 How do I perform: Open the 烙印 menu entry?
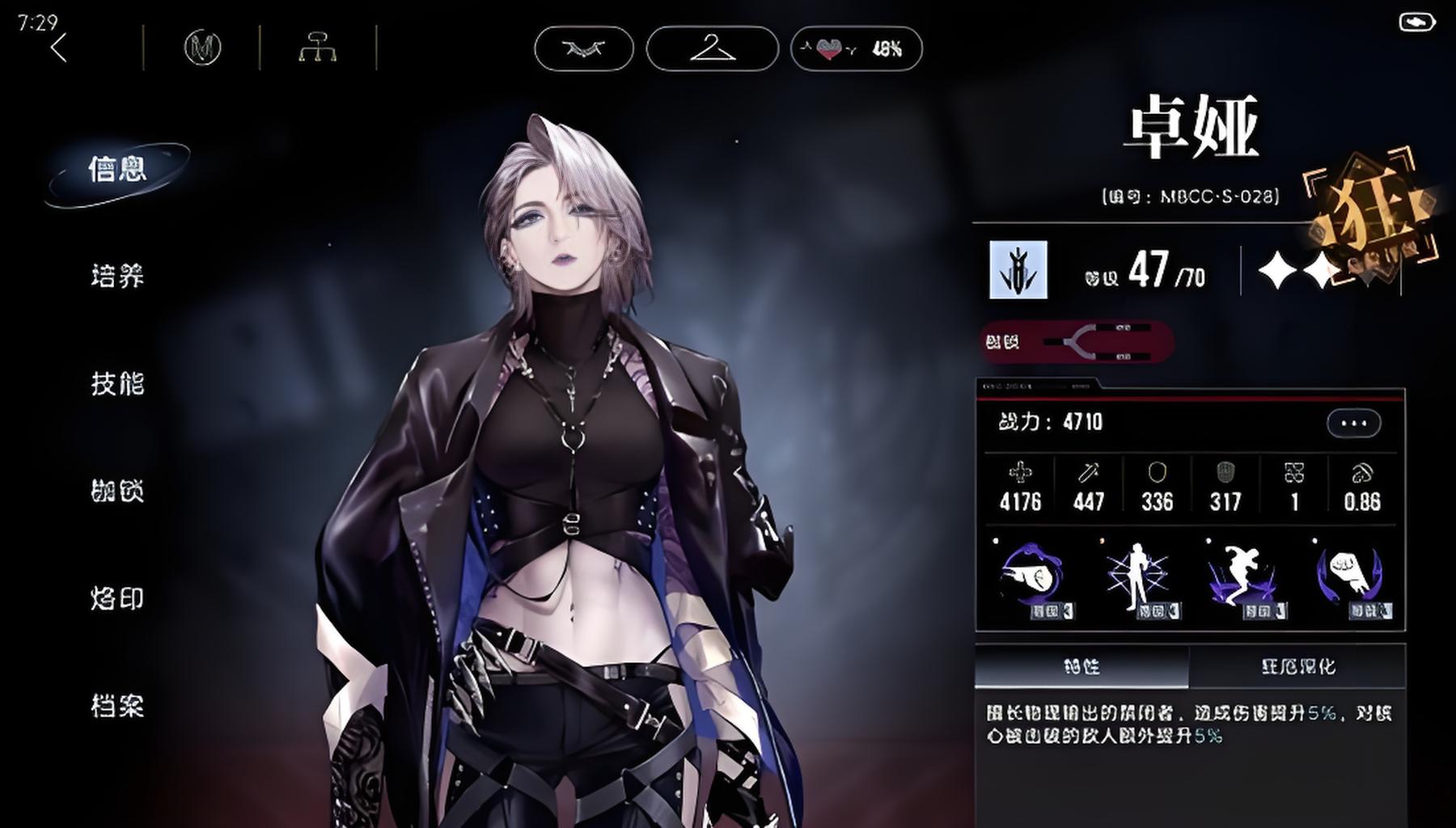coord(117,599)
